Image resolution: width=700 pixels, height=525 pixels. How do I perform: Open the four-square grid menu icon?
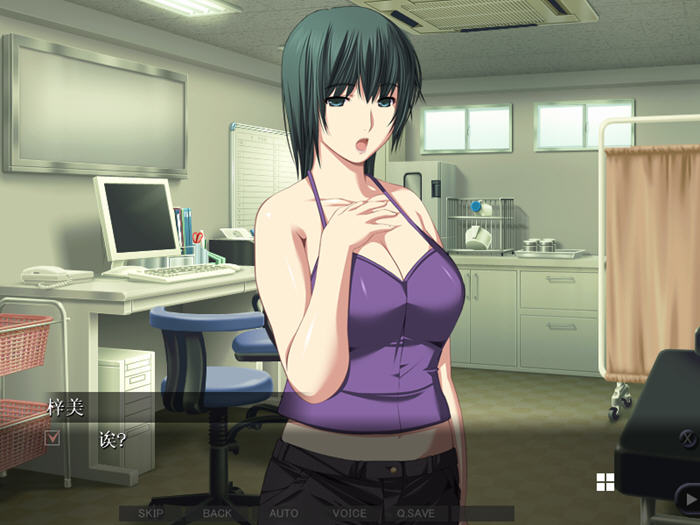coord(605,483)
